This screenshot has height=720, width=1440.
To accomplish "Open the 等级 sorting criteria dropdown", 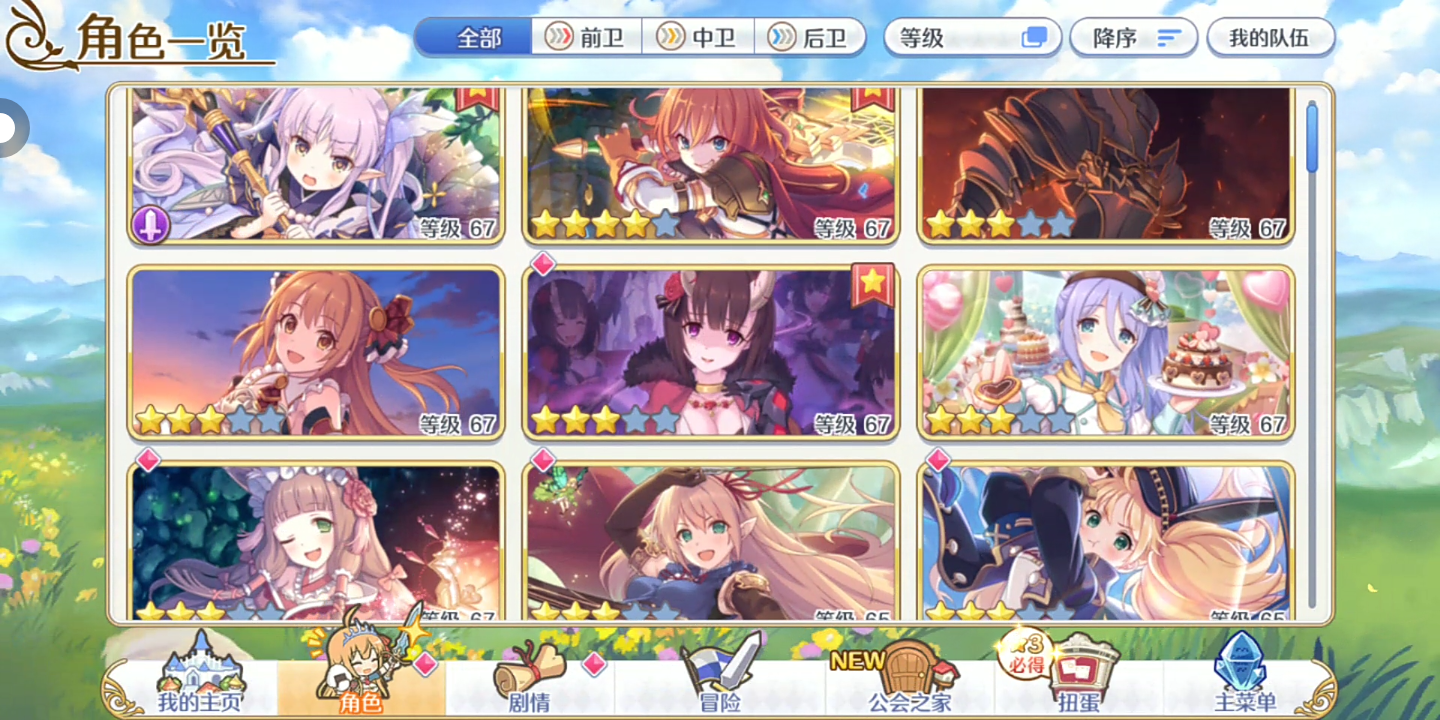I will coord(960,37).
